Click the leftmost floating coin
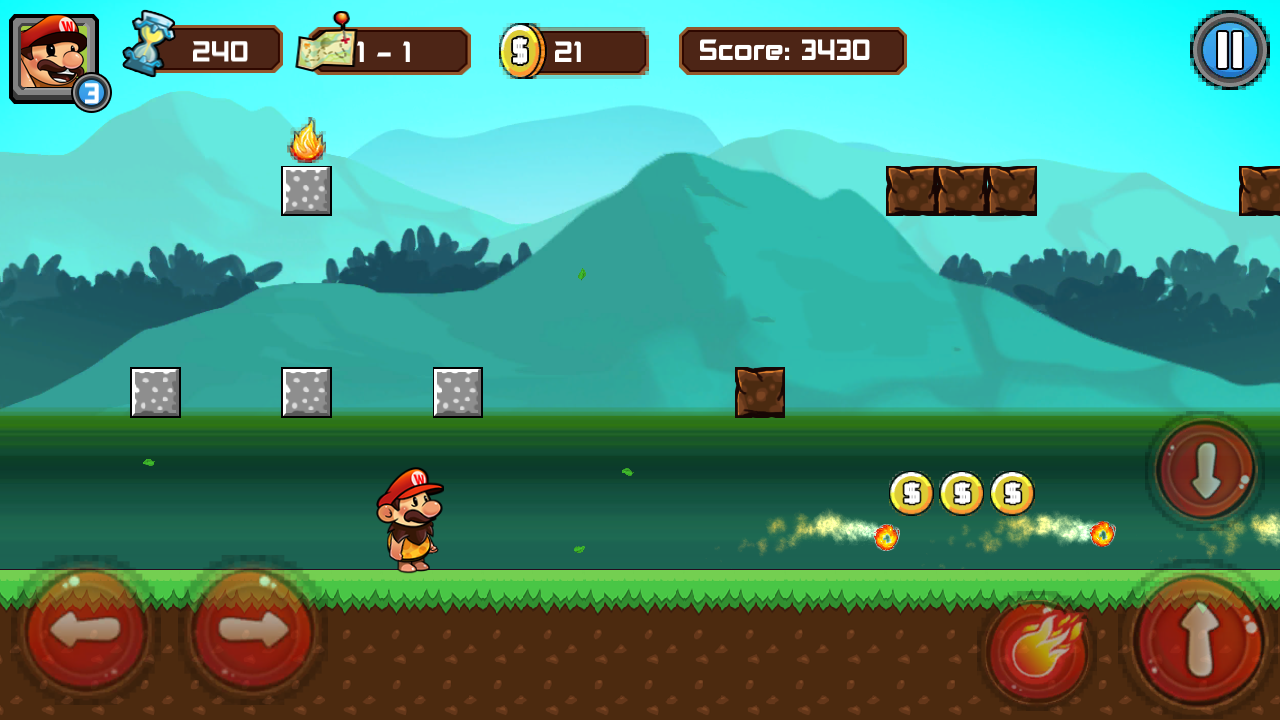The width and height of the screenshot is (1280, 720). click(x=910, y=492)
